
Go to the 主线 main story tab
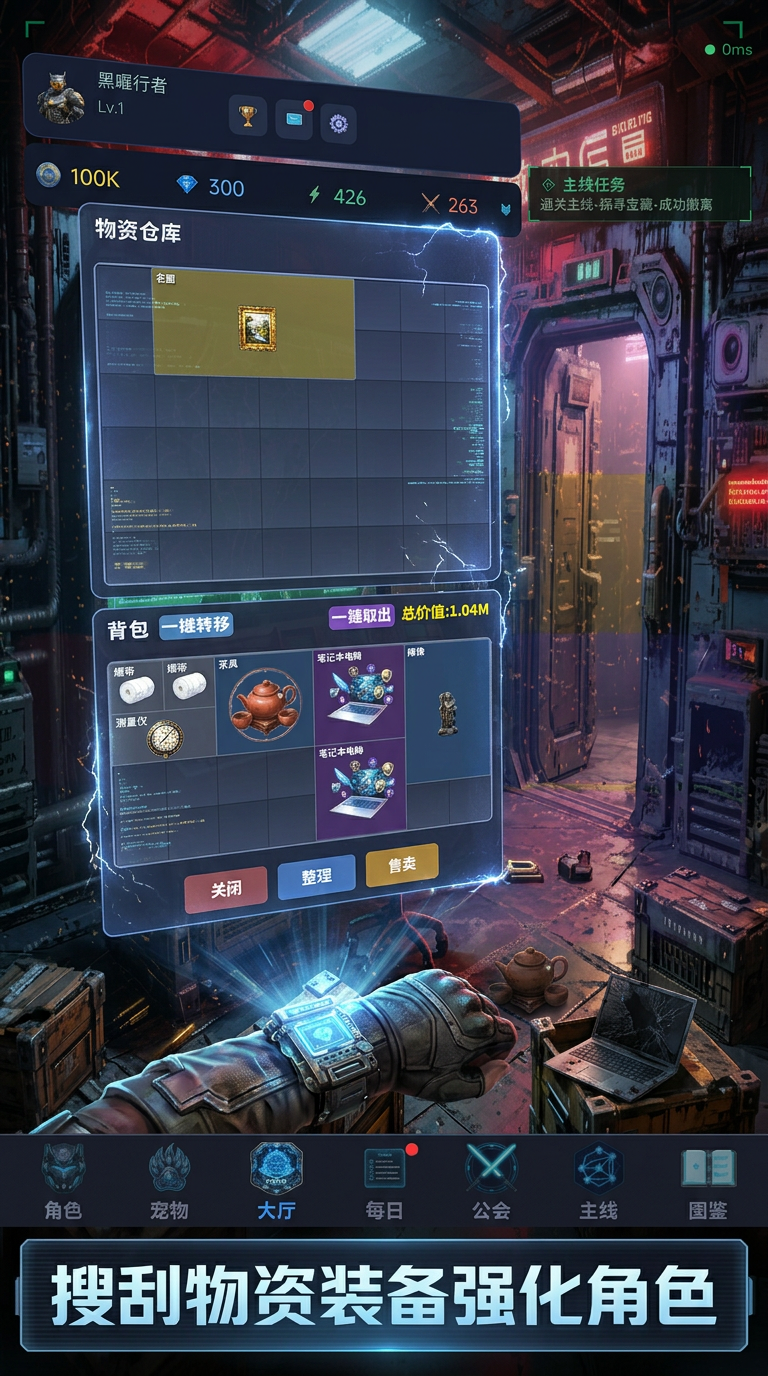(598, 1181)
